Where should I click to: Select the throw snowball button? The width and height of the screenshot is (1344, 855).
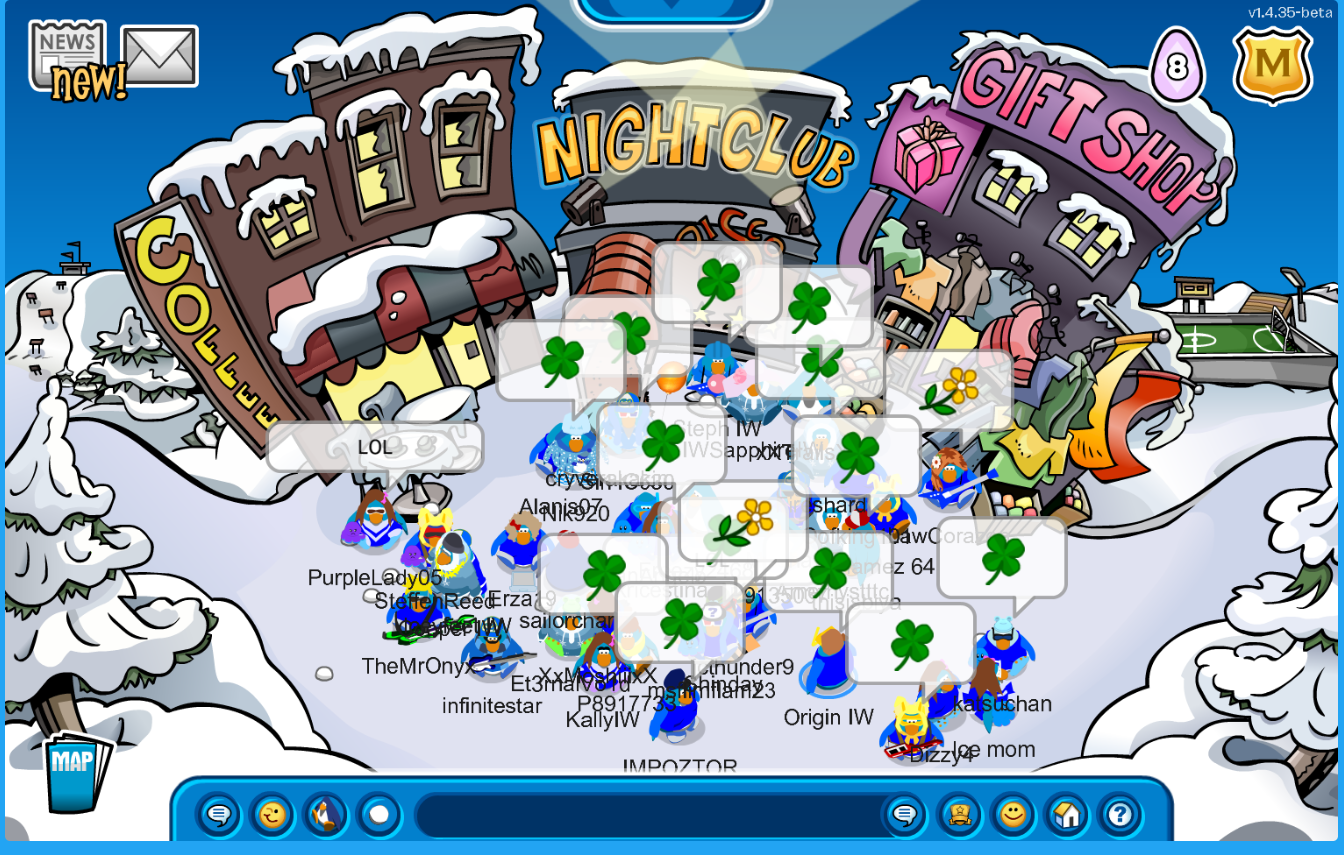379,815
